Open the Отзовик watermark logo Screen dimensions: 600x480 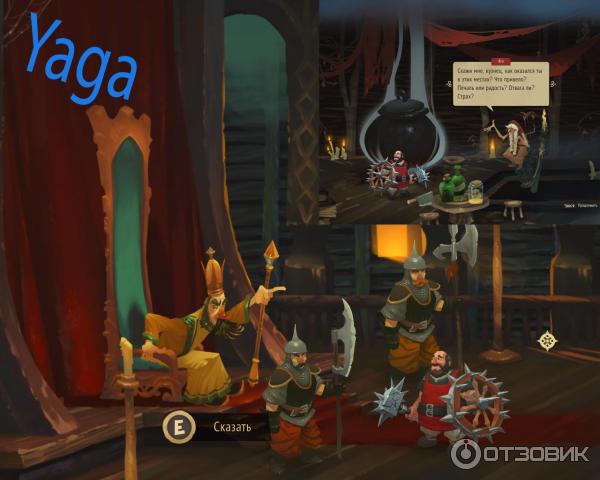519,452
